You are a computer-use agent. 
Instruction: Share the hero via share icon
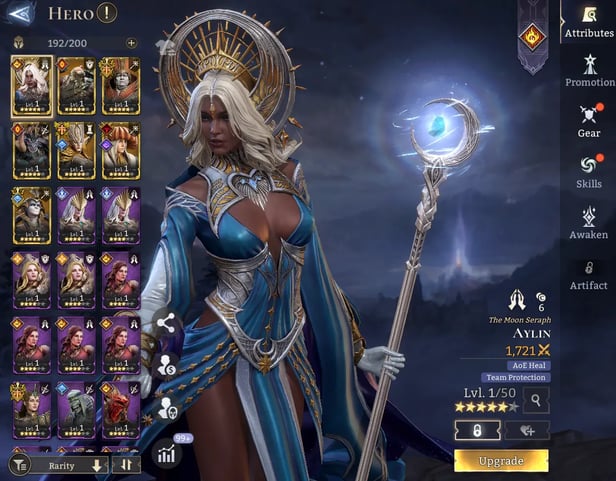click(166, 323)
